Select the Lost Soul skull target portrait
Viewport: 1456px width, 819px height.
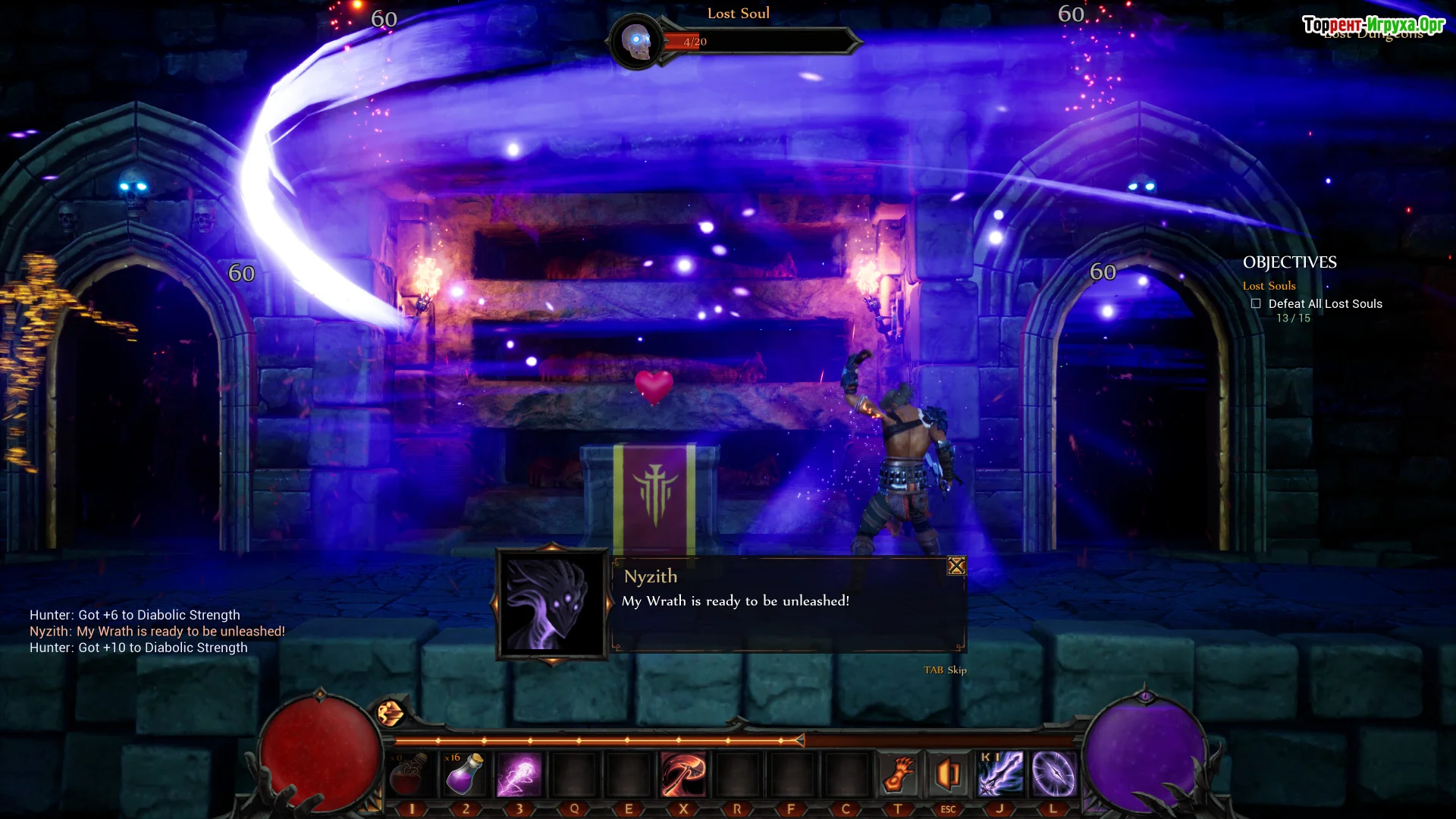(637, 42)
